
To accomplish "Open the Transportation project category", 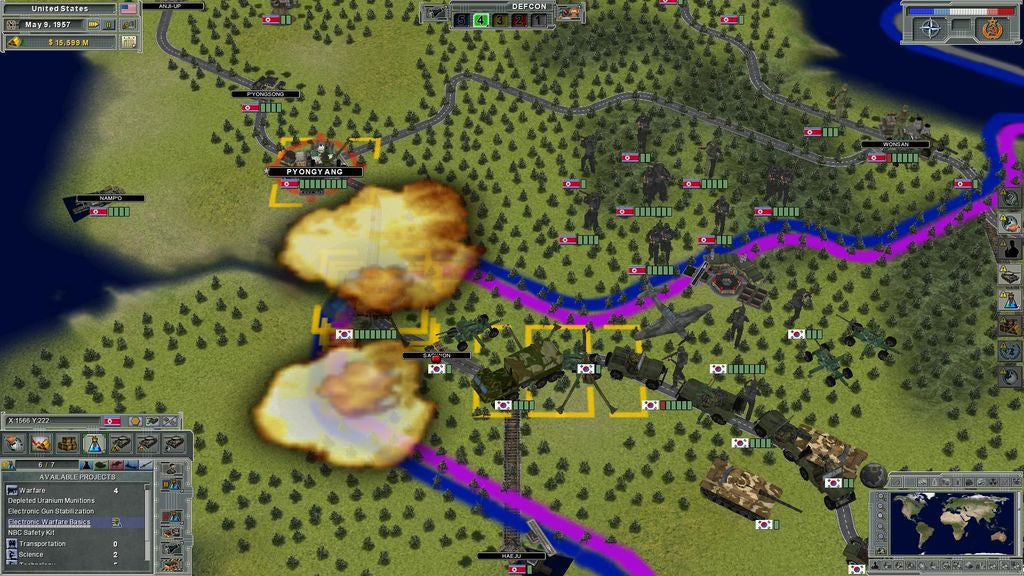I will (43, 544).
